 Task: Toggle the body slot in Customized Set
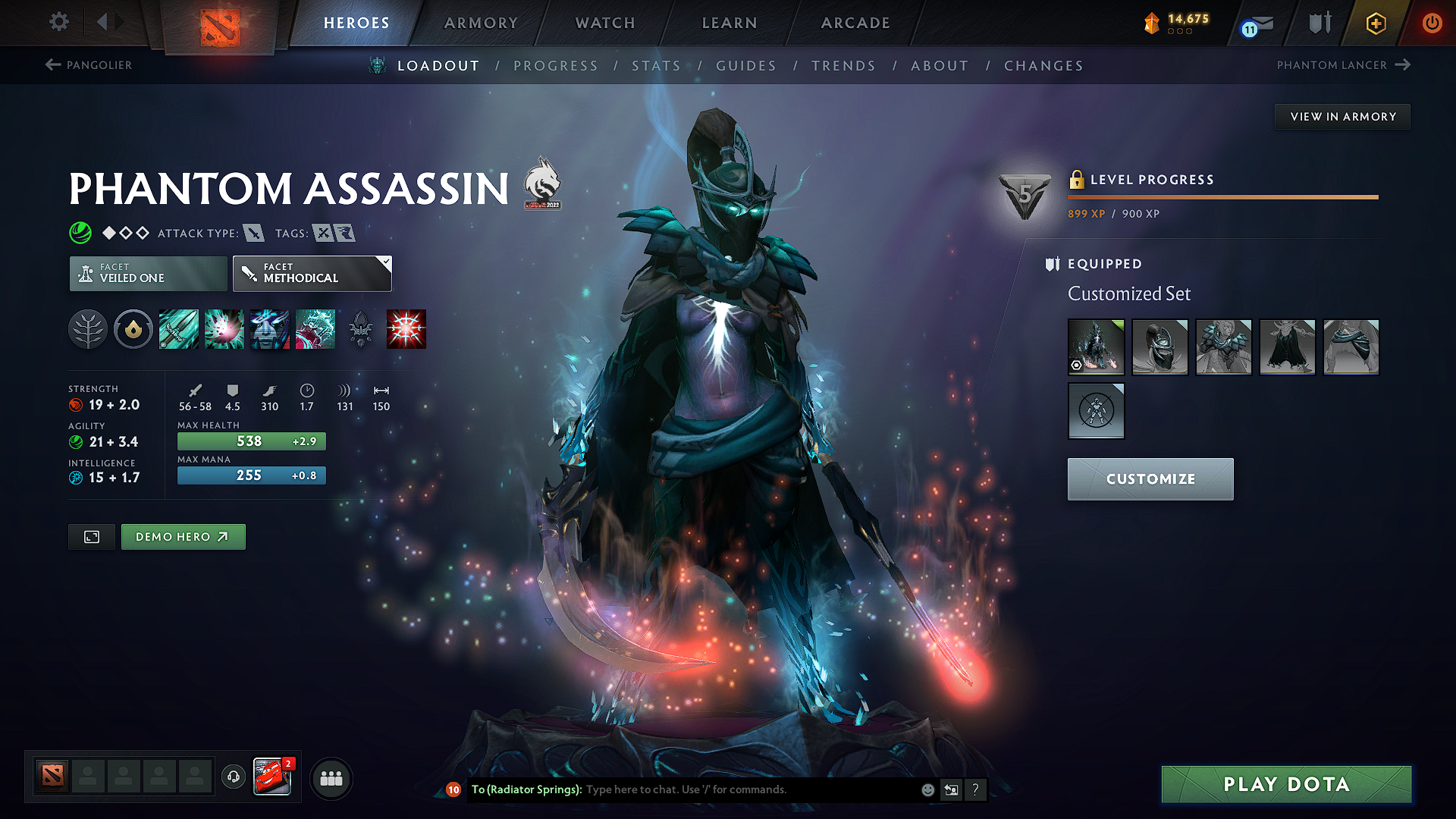pyautogui.click(x=1096, y=411)
